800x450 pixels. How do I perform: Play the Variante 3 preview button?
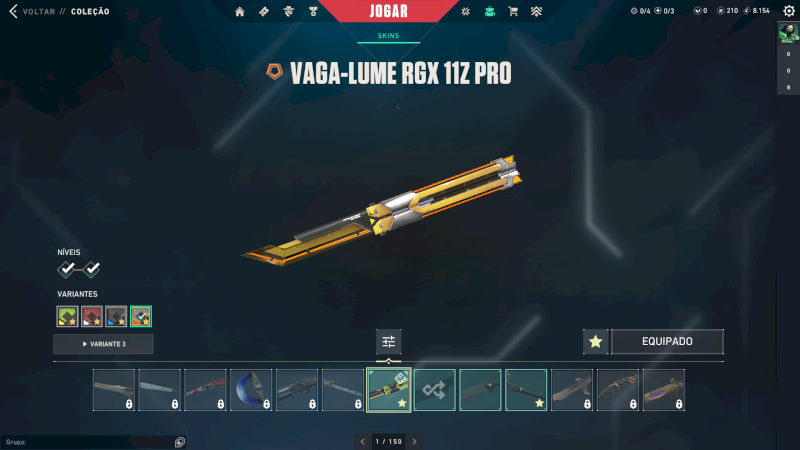click(103, 344)
